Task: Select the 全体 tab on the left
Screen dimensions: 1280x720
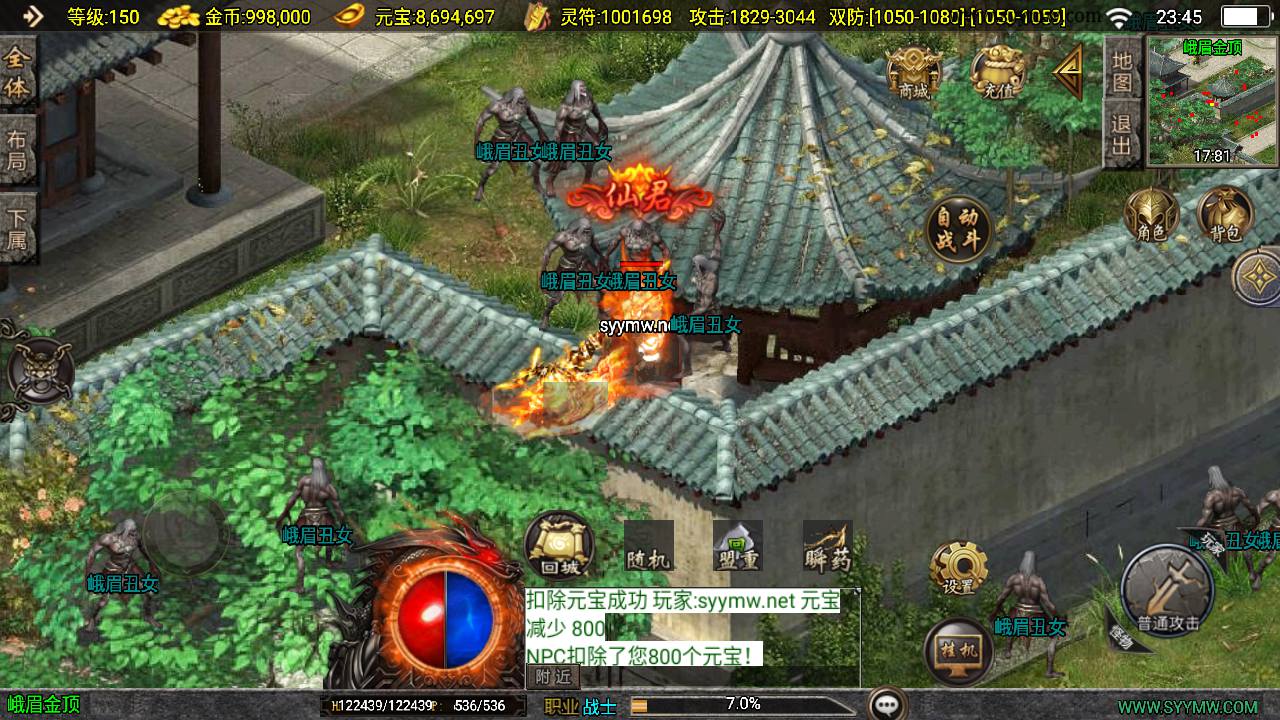Action: [17, 72]
